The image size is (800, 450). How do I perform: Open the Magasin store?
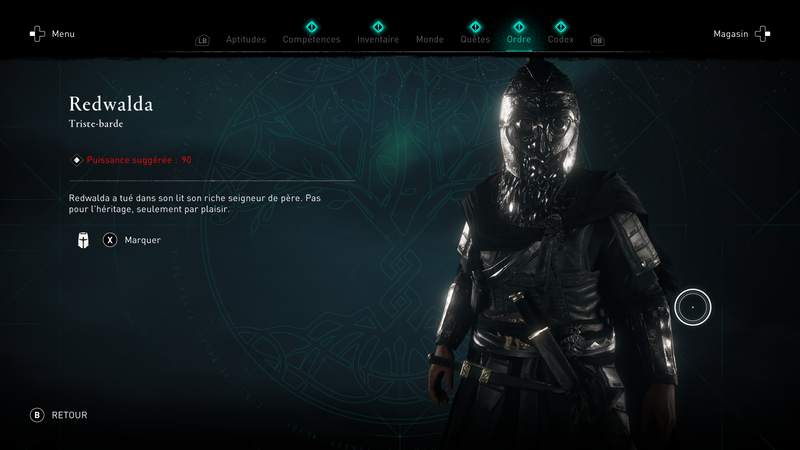click(741, 34)
